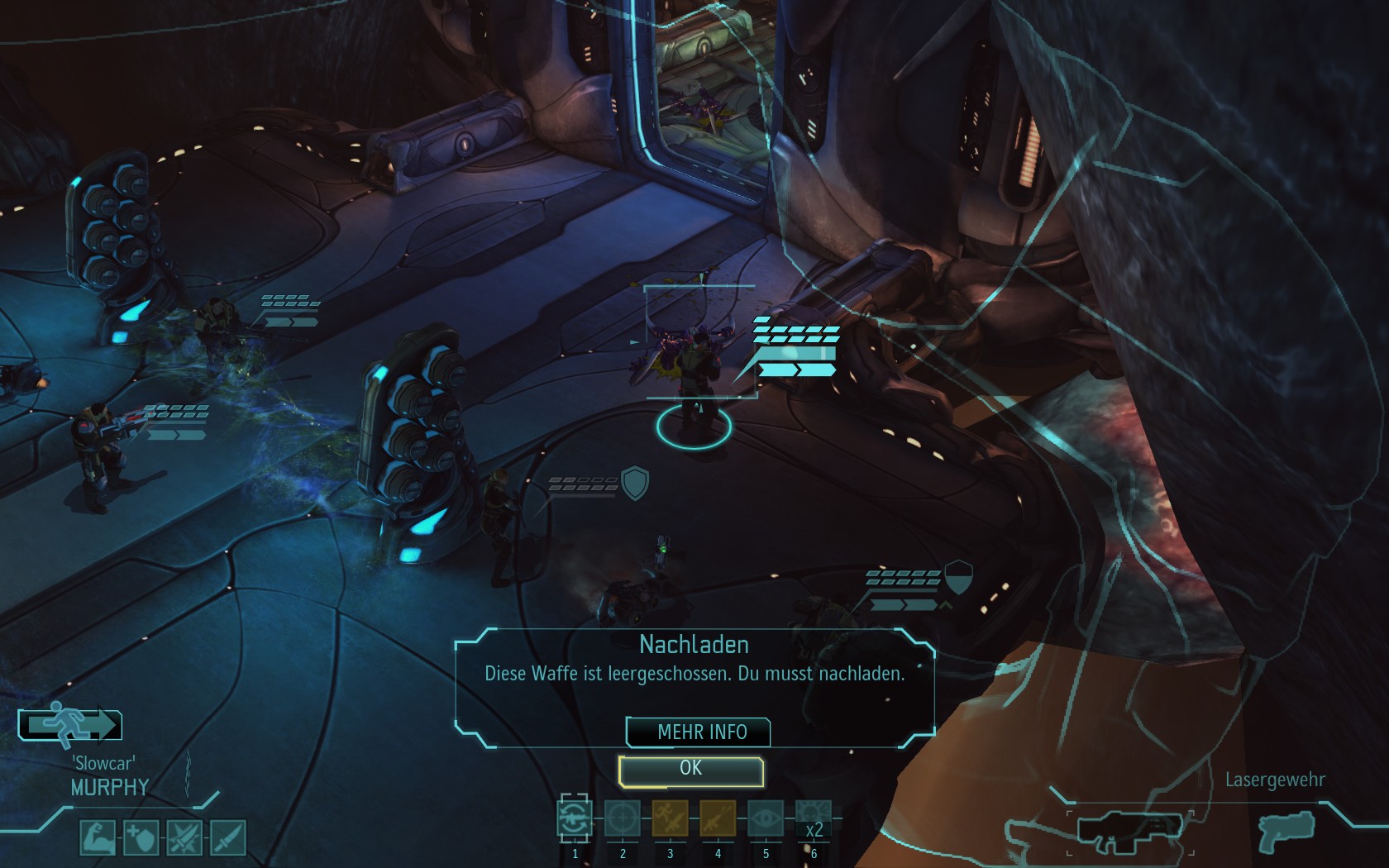Inspect the crossed blades perk icon
The width and height of the screenshot is (1389, 868).
click(x=184, y=837)
